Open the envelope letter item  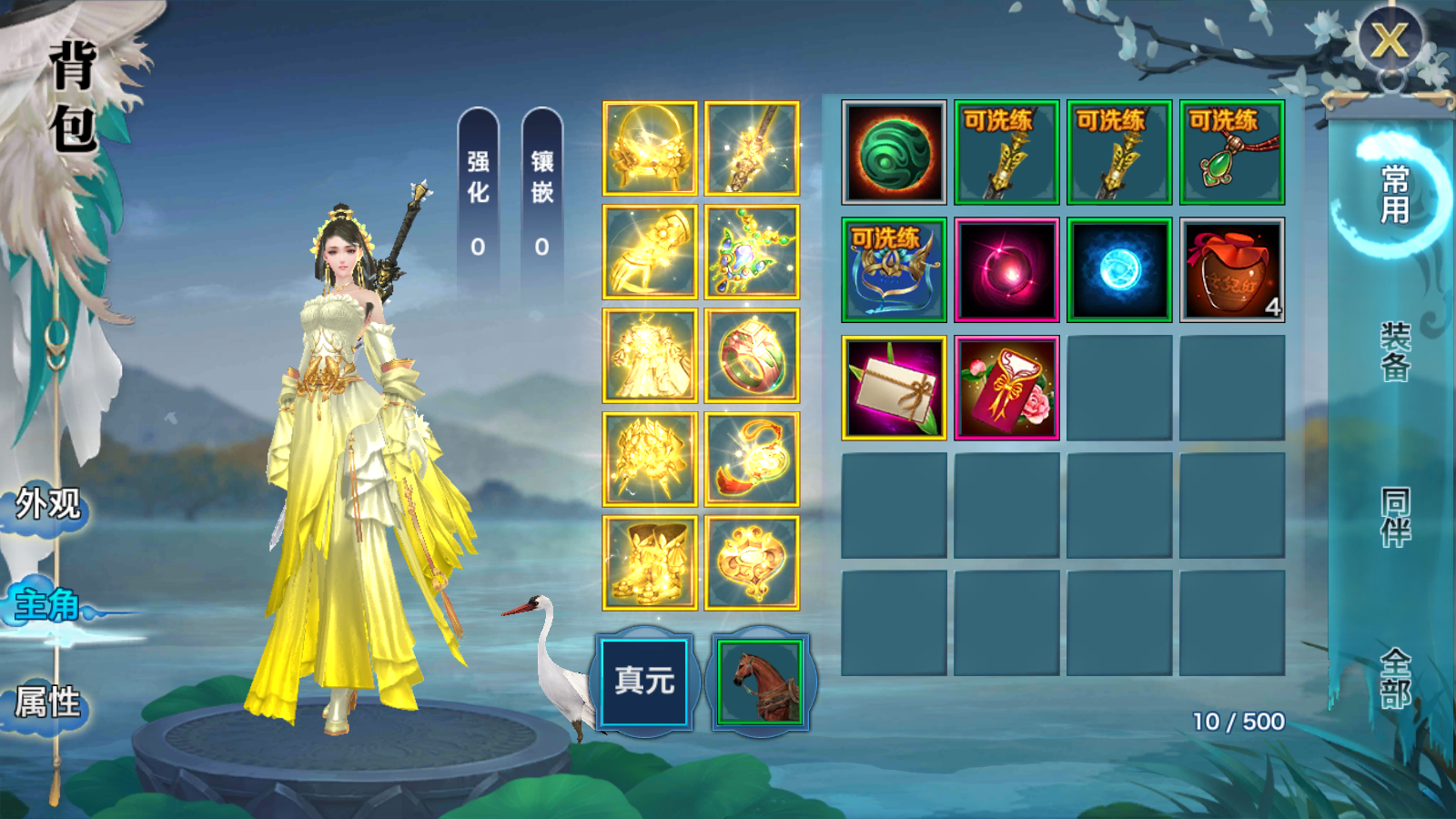click(x=894, y=388)
